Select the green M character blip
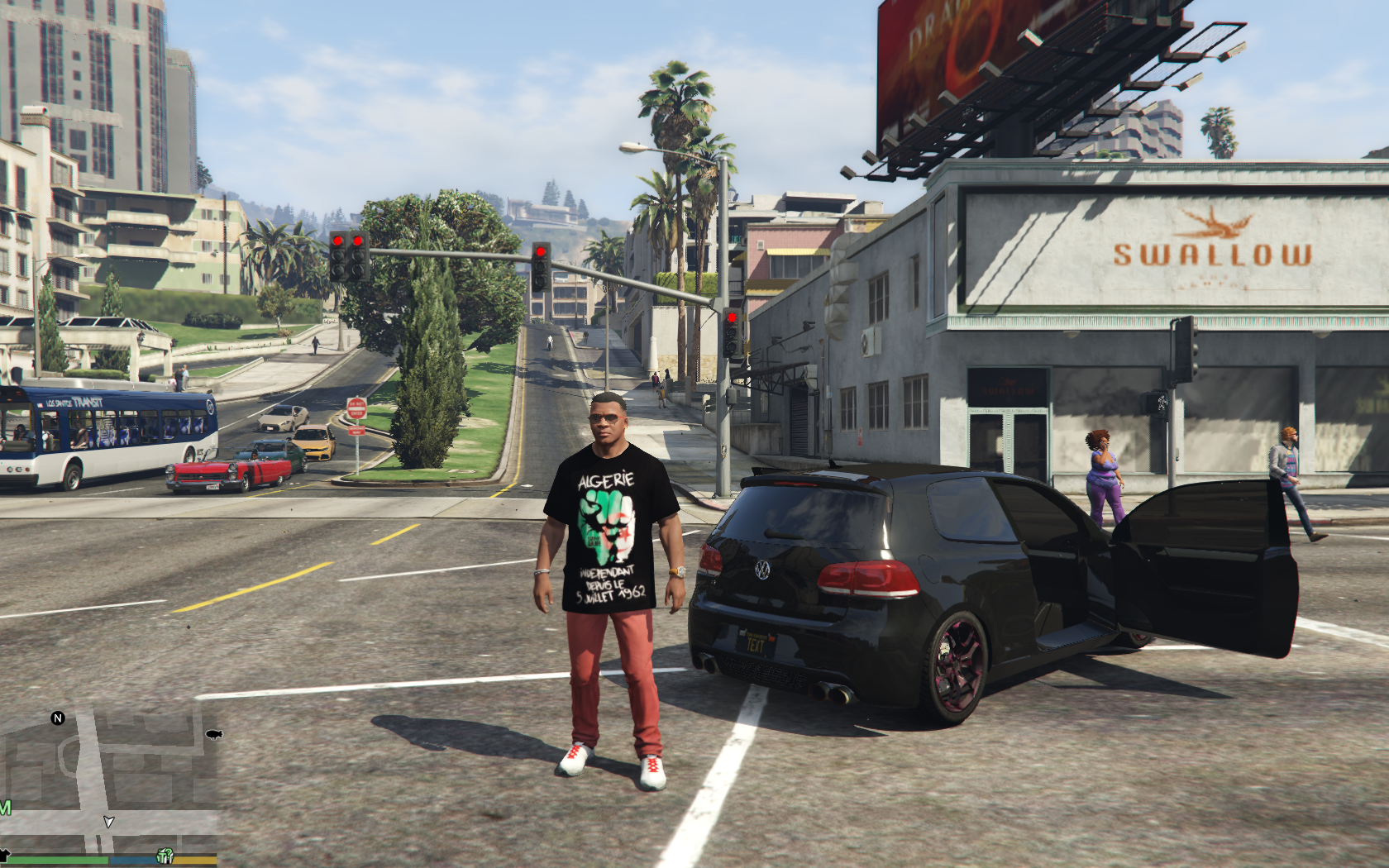This screenshot has height=868, width=1389. 5,807
